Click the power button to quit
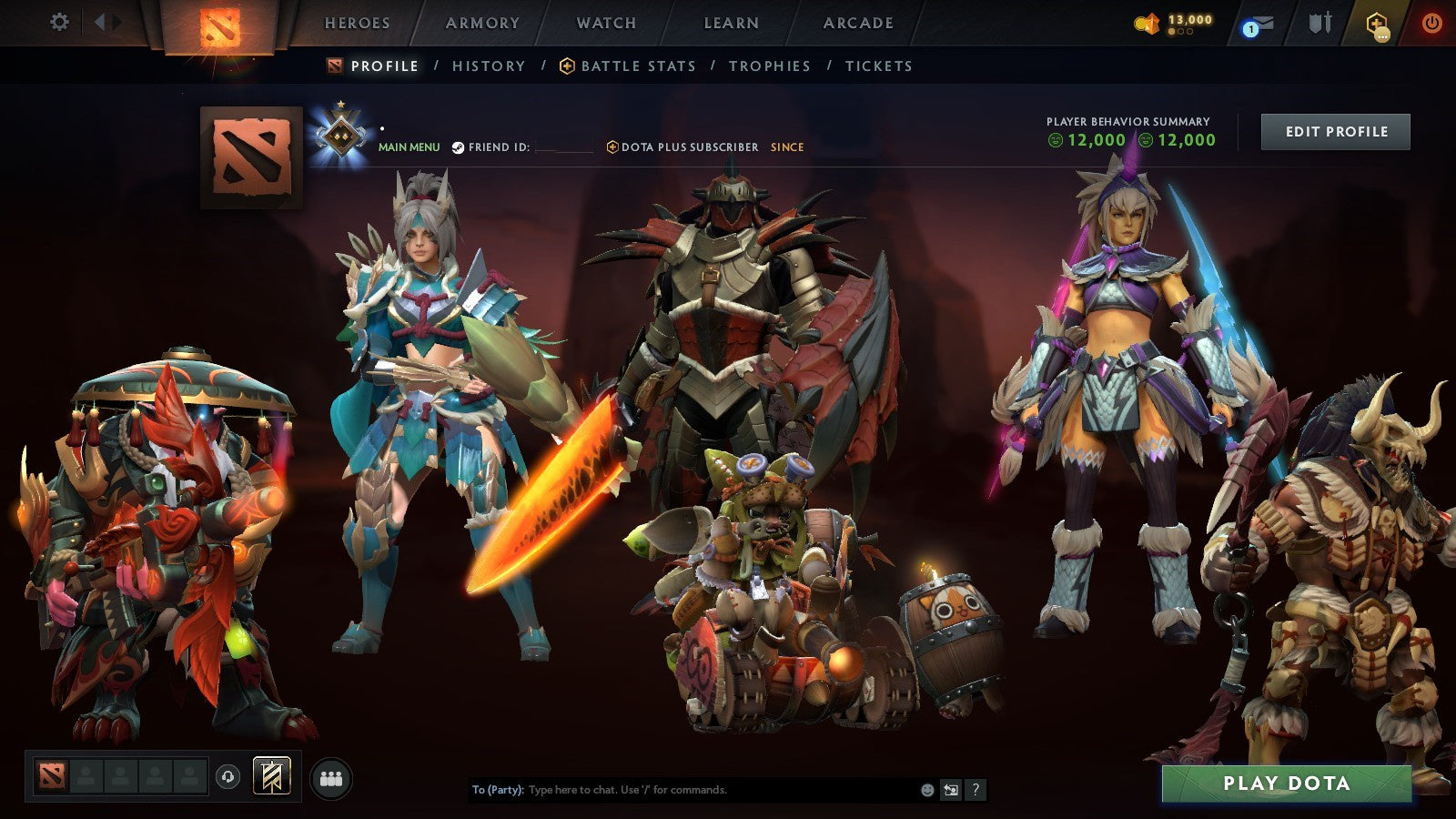 1434,22
